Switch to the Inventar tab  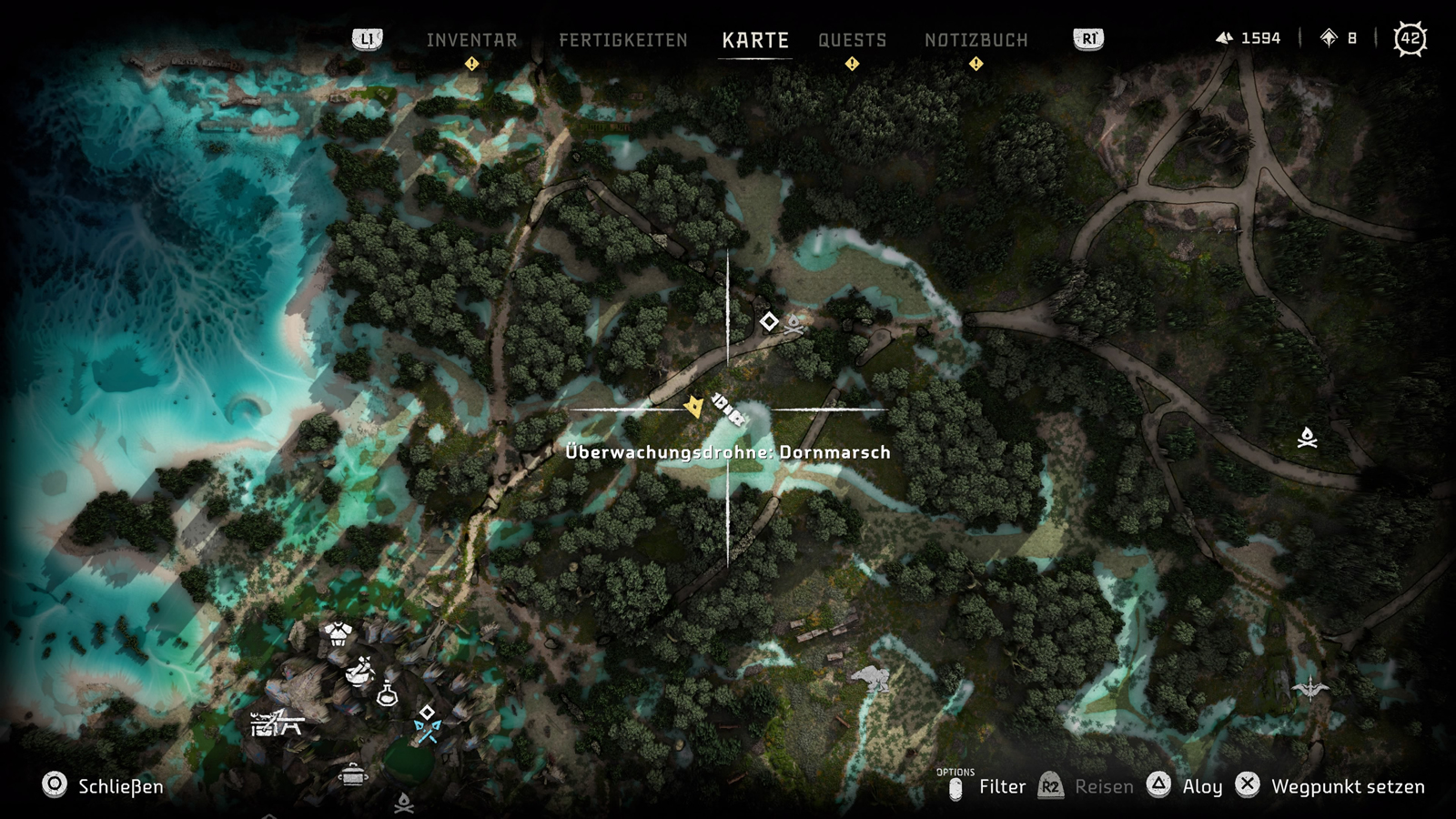tap(471, 40)
